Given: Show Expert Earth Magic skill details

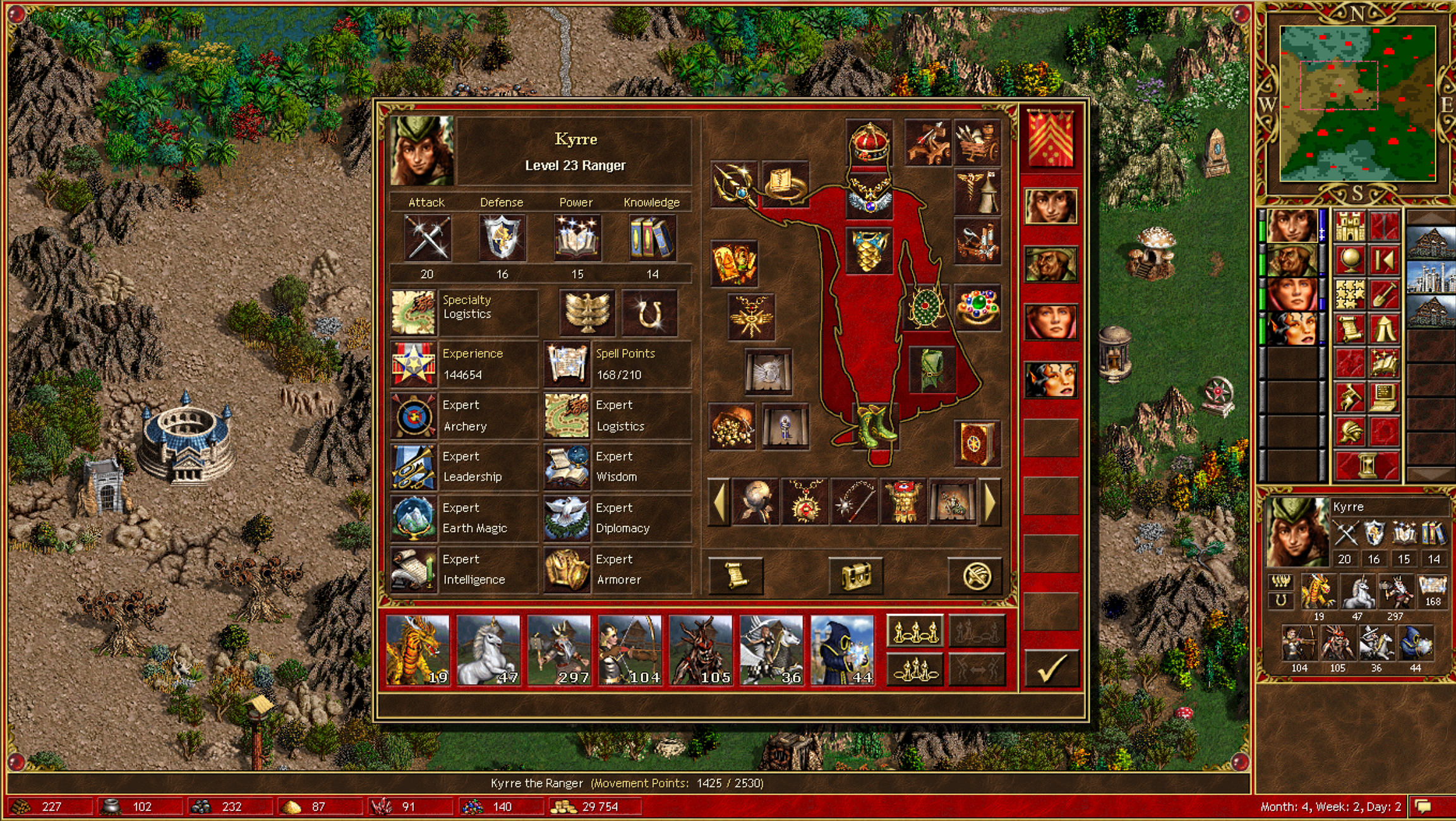Looking at the screenshot, I should (x=414, y=518).
